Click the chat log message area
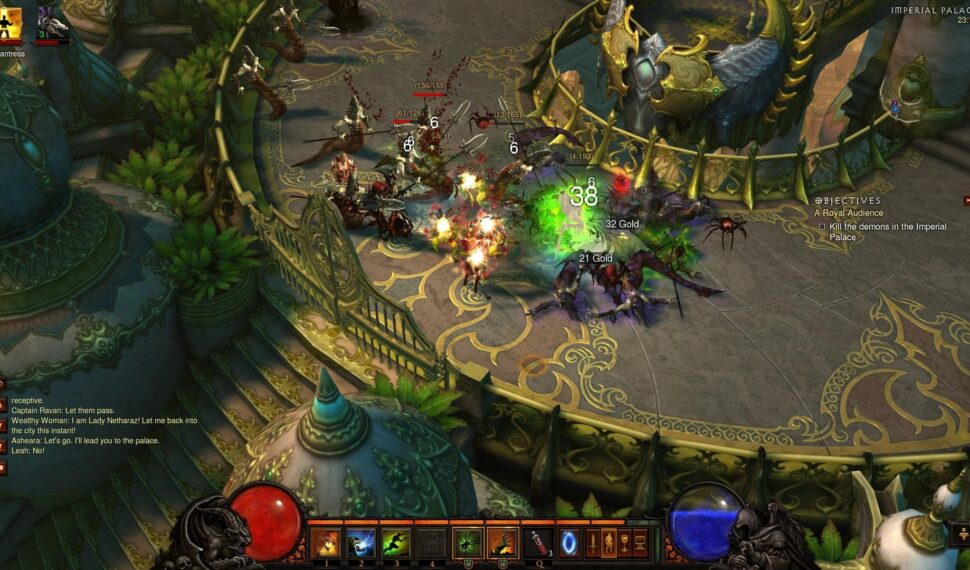Viewport: 970px width, 570px height. coord(100,425)
